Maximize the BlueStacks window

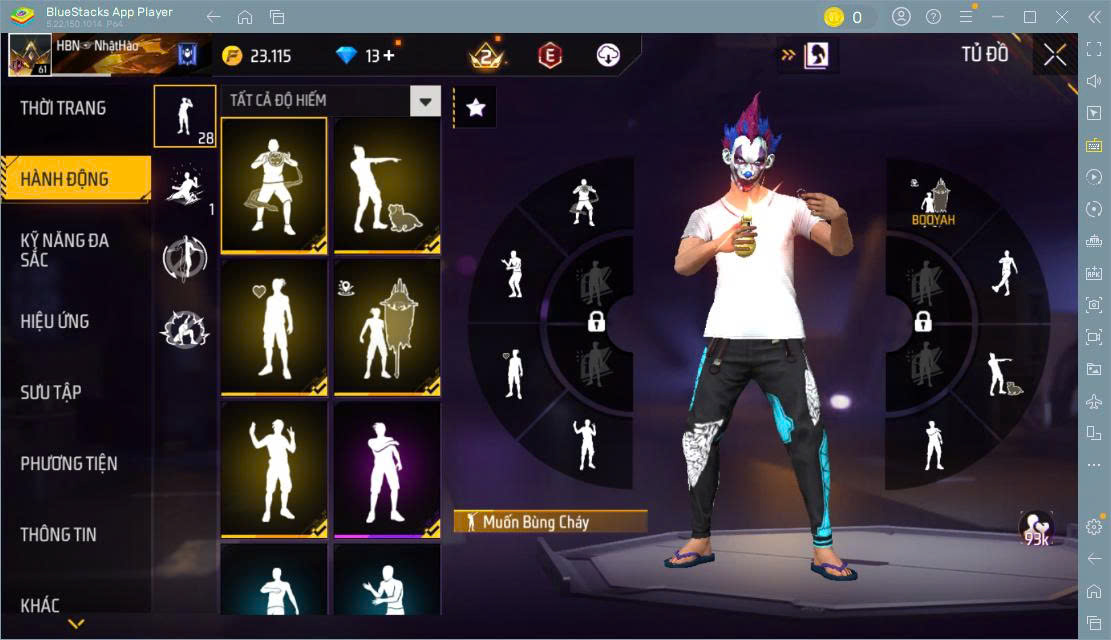pyautogui.click(x=1029, y=16)
